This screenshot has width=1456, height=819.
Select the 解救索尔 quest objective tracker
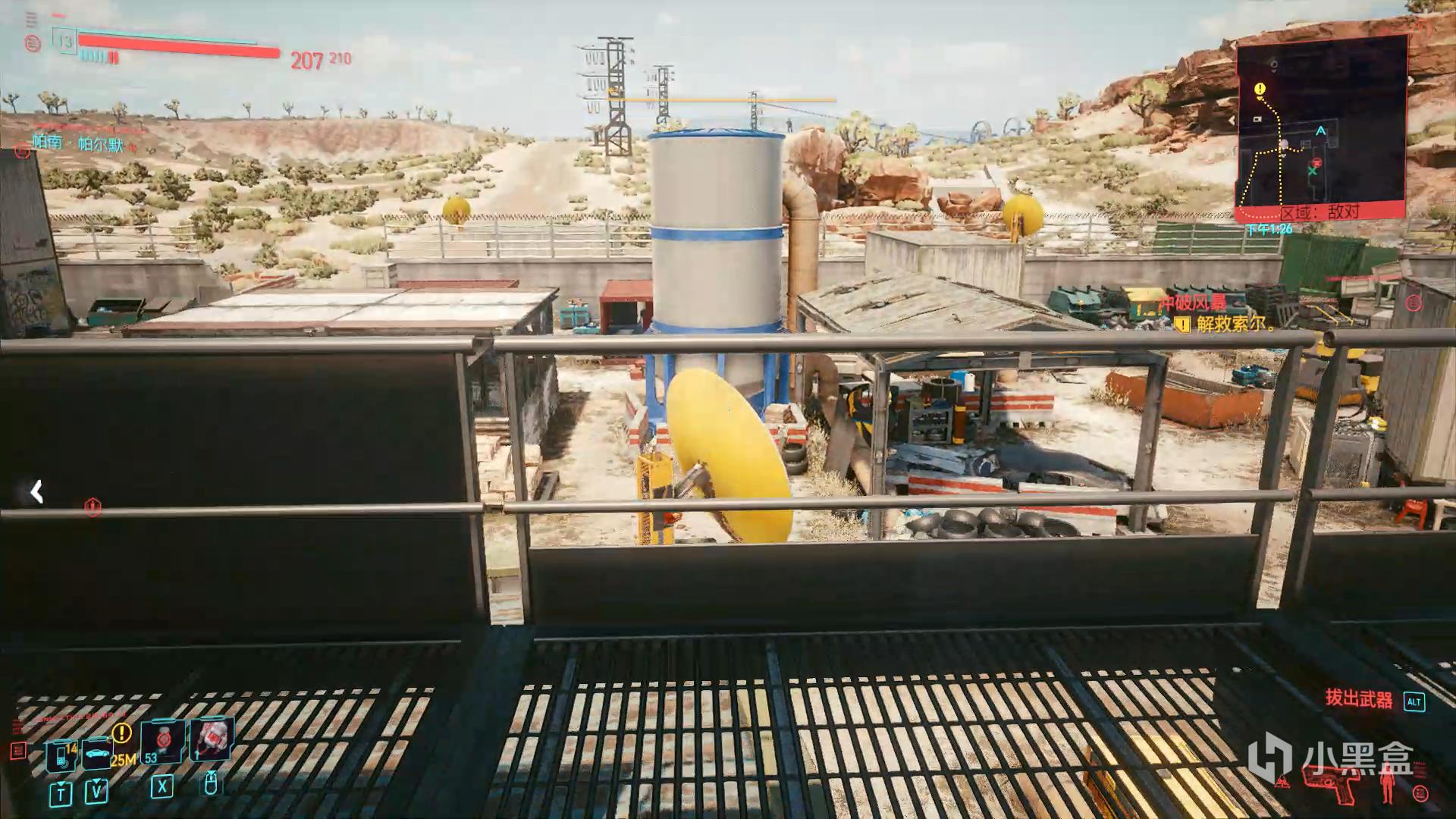(1232, 325)
